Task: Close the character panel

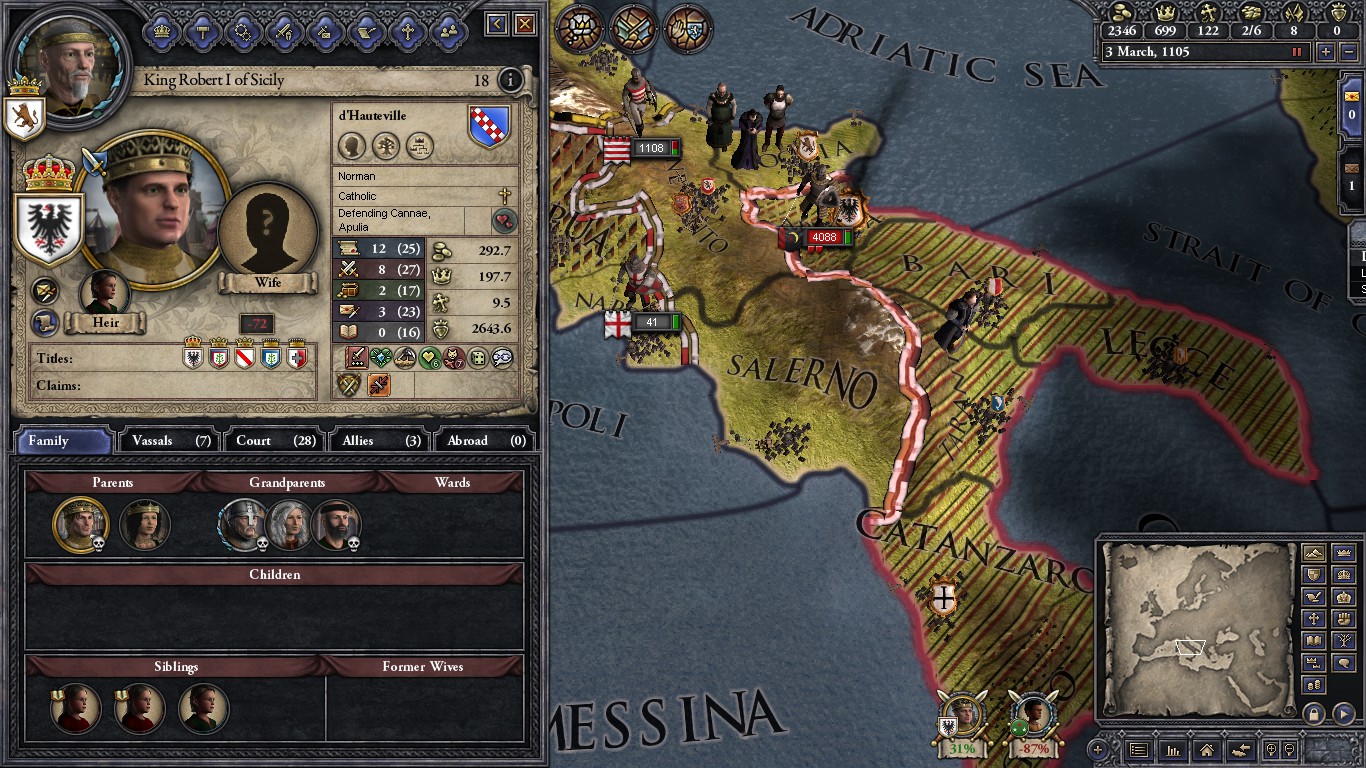Action: (x=525, y=25)
